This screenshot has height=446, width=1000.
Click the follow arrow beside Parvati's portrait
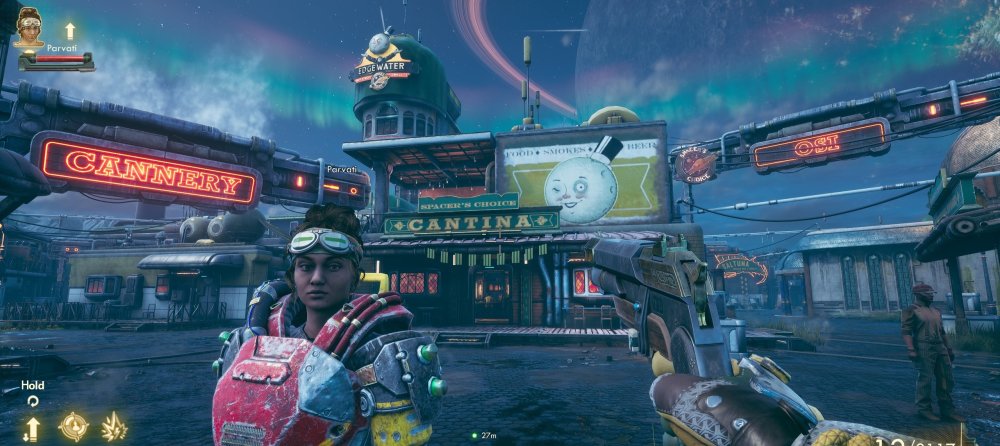70,31
